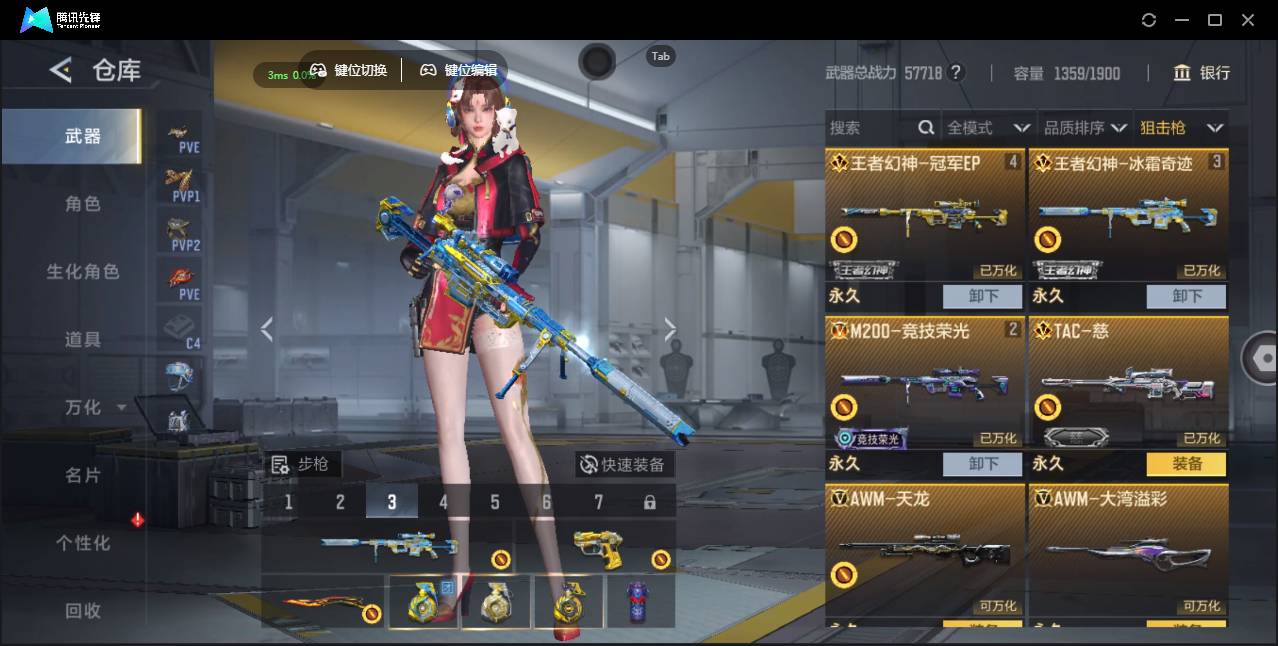The image size is (1278, 646).
Task: Open the 个性化 section
Action: point(82,543)
